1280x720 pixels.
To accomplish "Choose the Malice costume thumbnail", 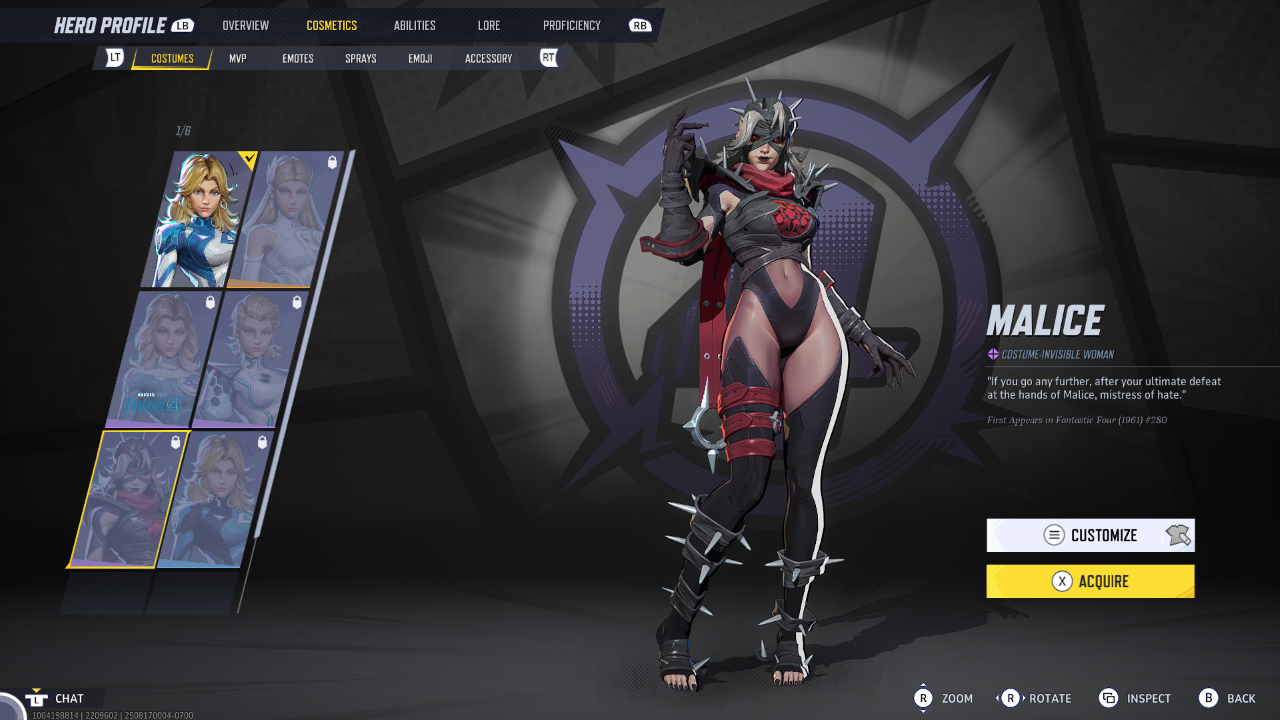I will pyautogui.click(x=128, y=498).
